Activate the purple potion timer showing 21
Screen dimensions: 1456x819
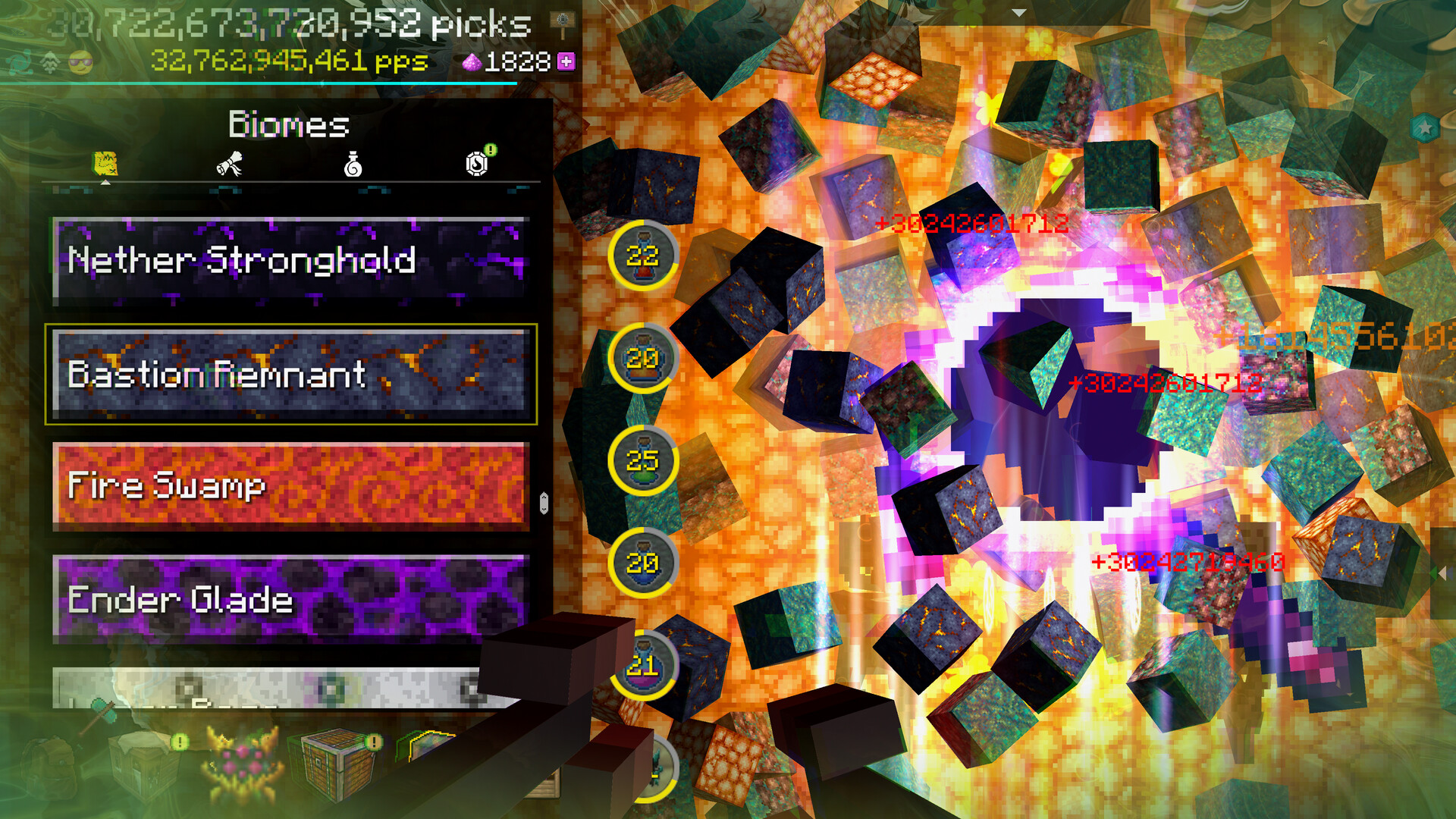pos(642,666)
